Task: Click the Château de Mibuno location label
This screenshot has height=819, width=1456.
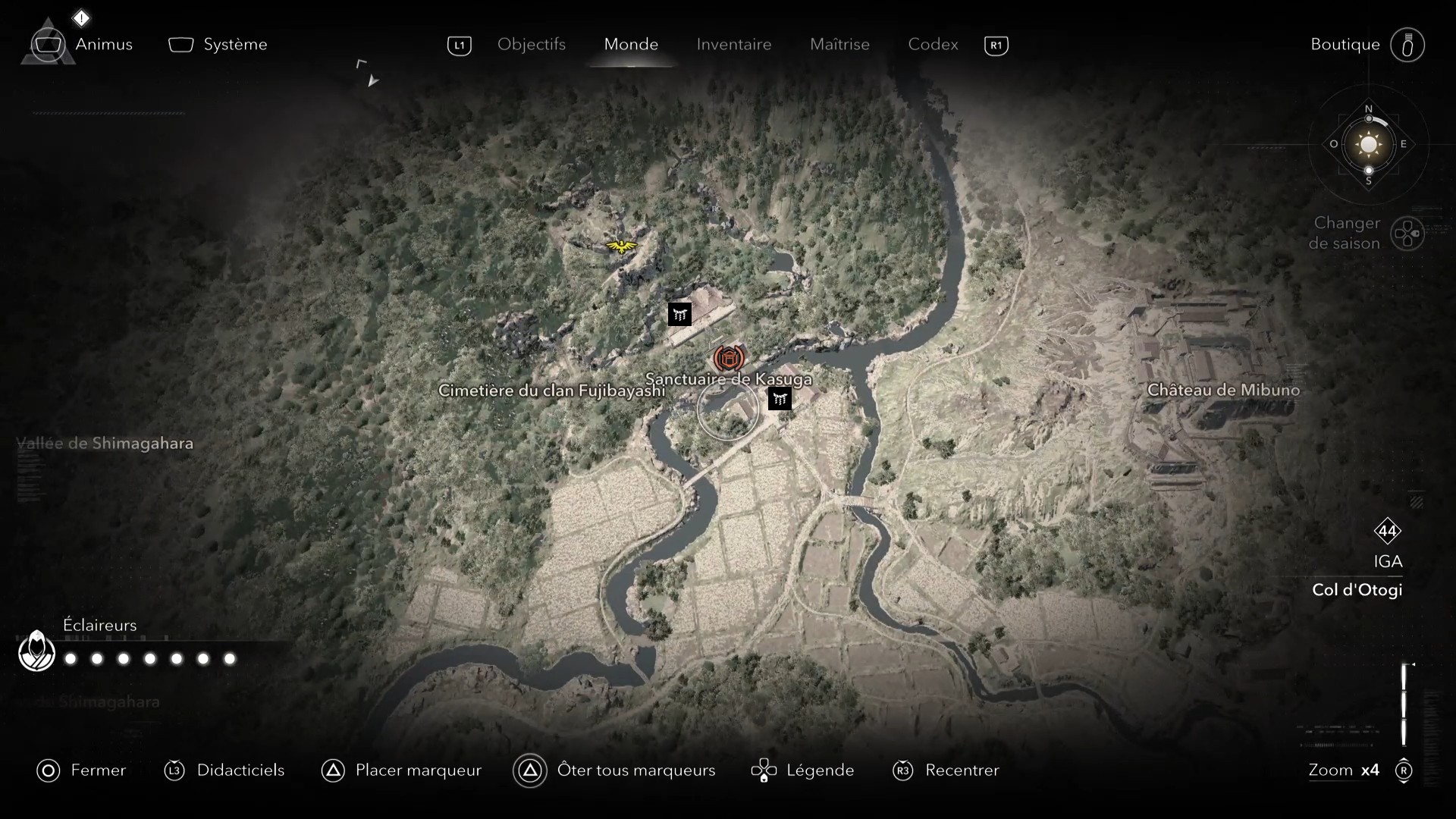Action: click(x=1225, y=390)
